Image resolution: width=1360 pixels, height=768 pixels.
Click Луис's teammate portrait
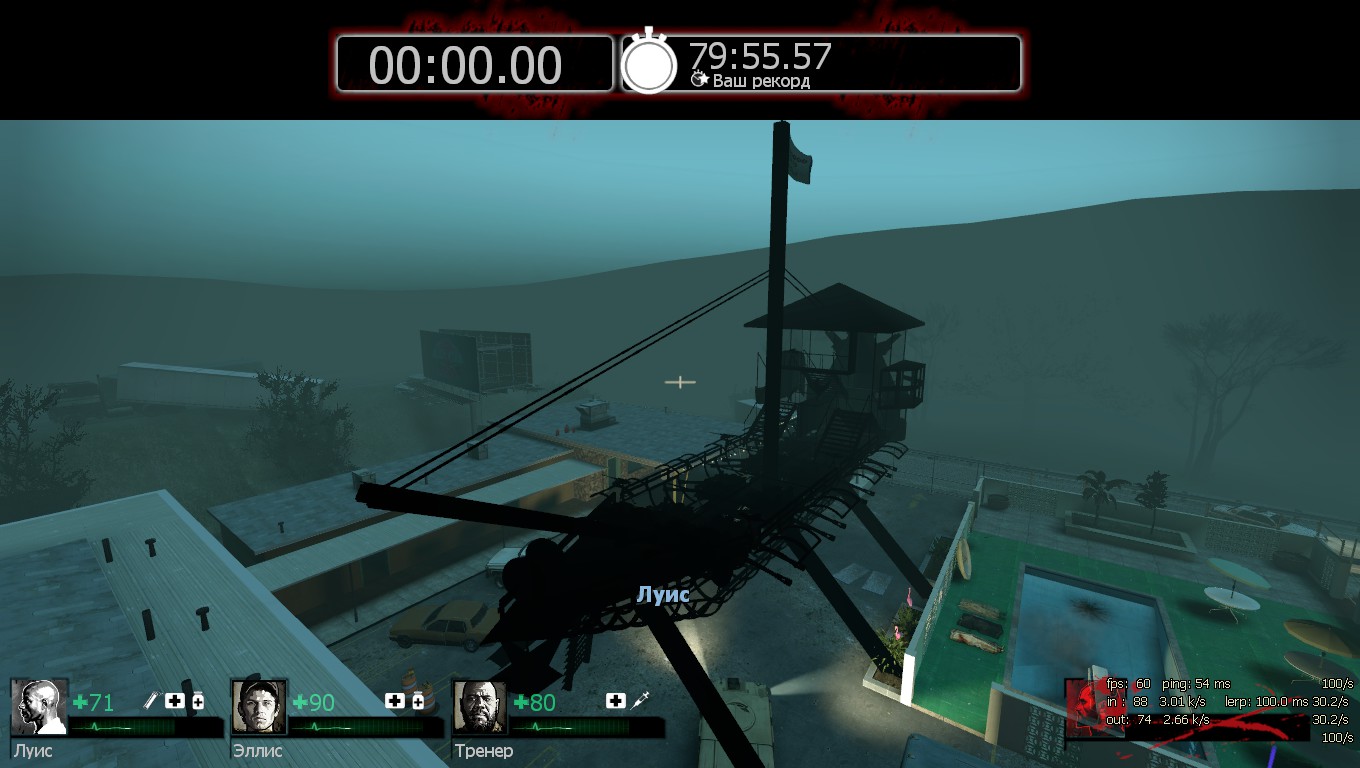click(x=39, y=708)
